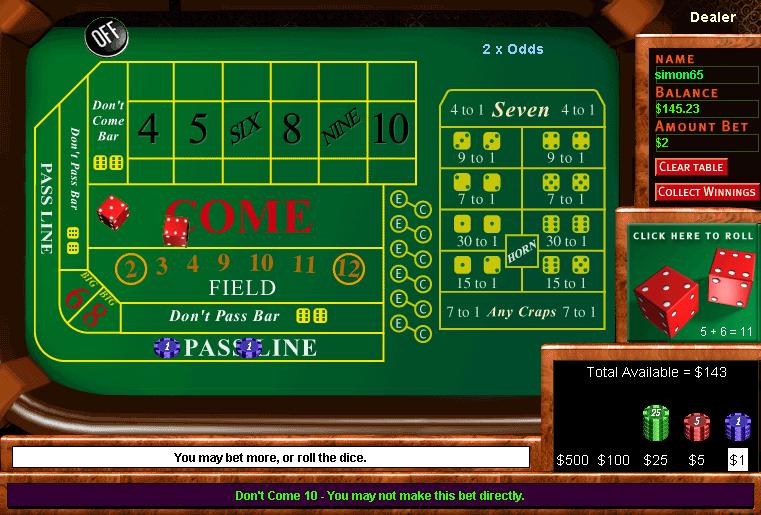Click Clear Table button
This screenshot has height=515, width=761.
point(691,167)
